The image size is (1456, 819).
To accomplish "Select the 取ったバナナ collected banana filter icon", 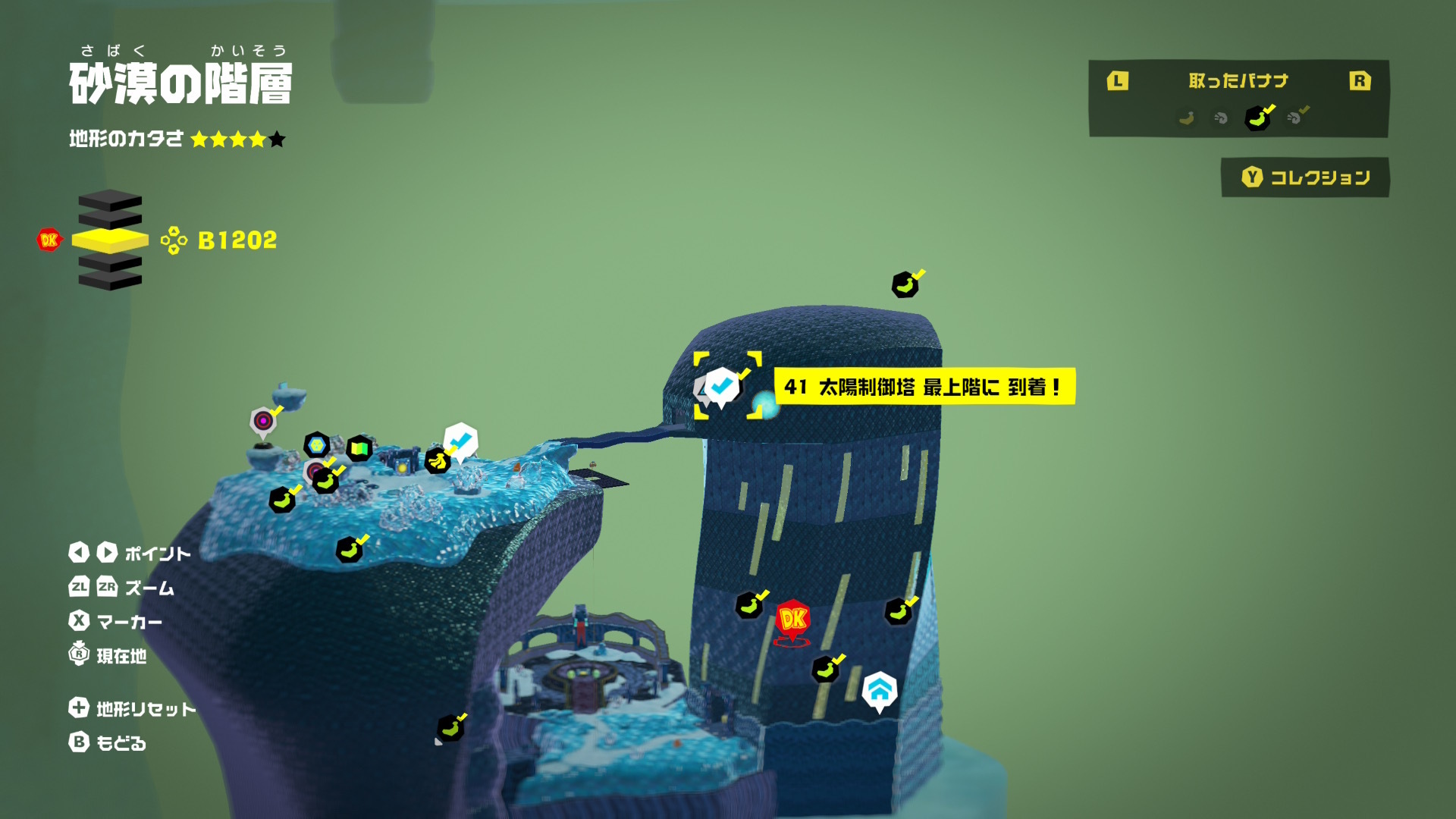I will coord(1257,118).
